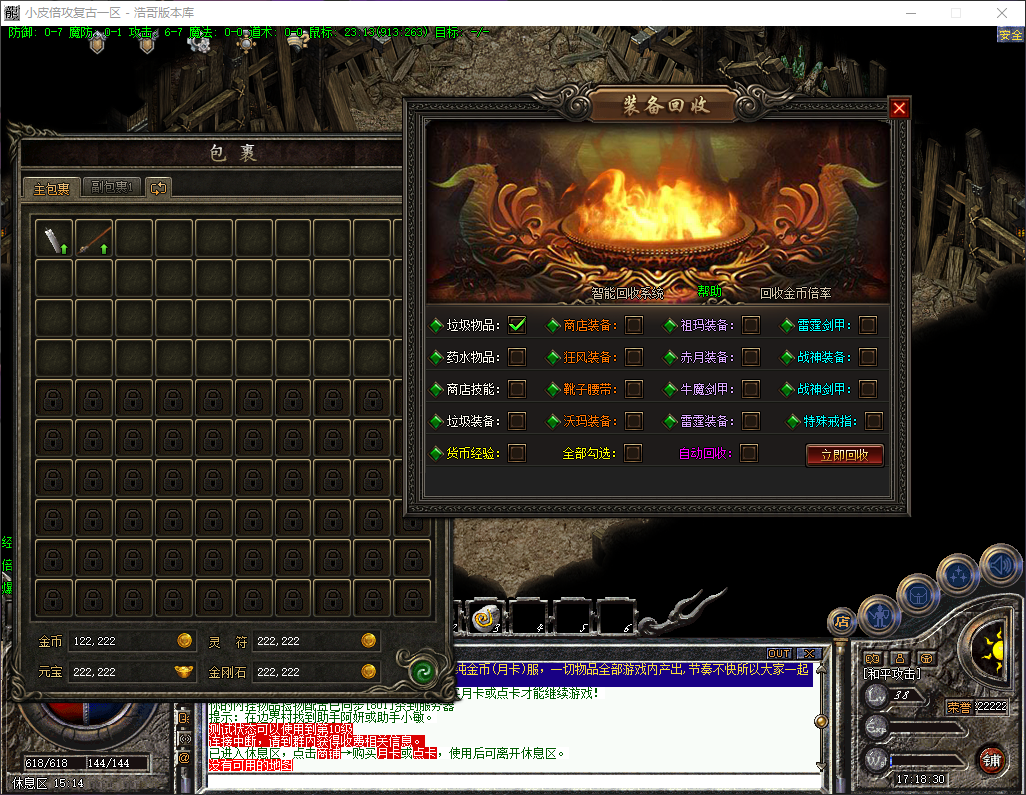Tick the 货币经验 currency experience checkbox
The width and height of the screenshot is (1026, 795).
517,453
